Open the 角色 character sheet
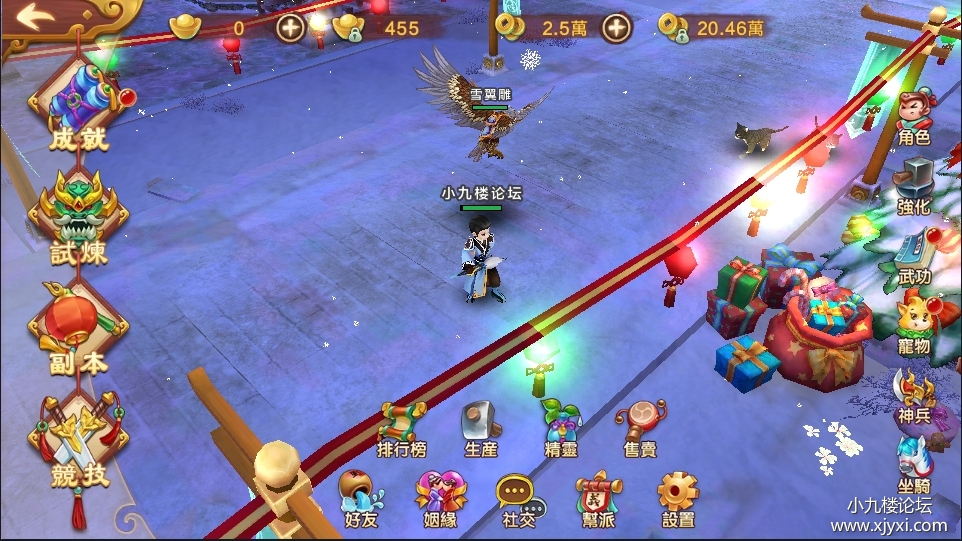This screenshot has width=962, height=541. [x=914, y=117]
